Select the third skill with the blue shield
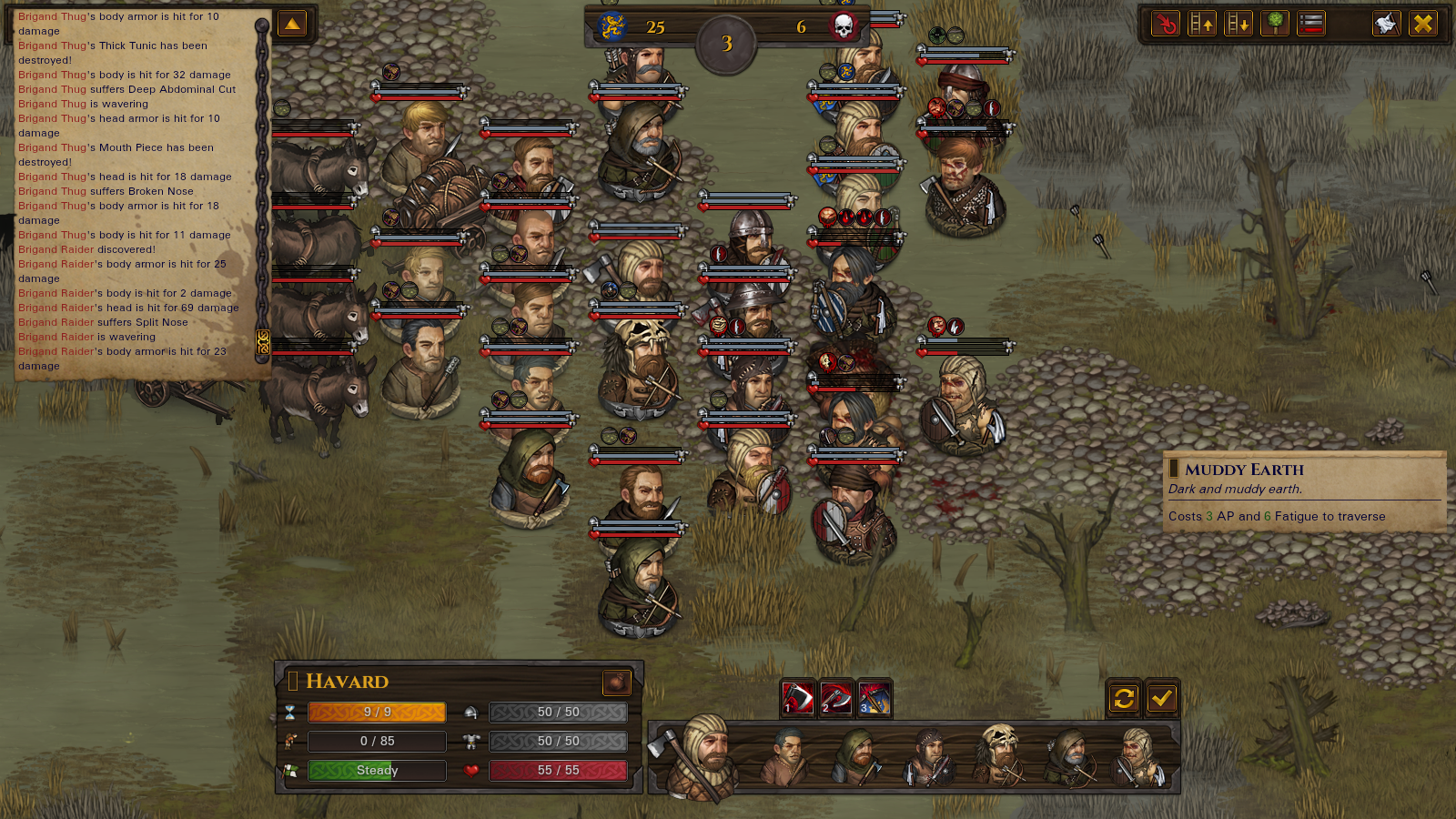Image resolution: width=1456 pixels, height=819 pixels. [875, 698]
